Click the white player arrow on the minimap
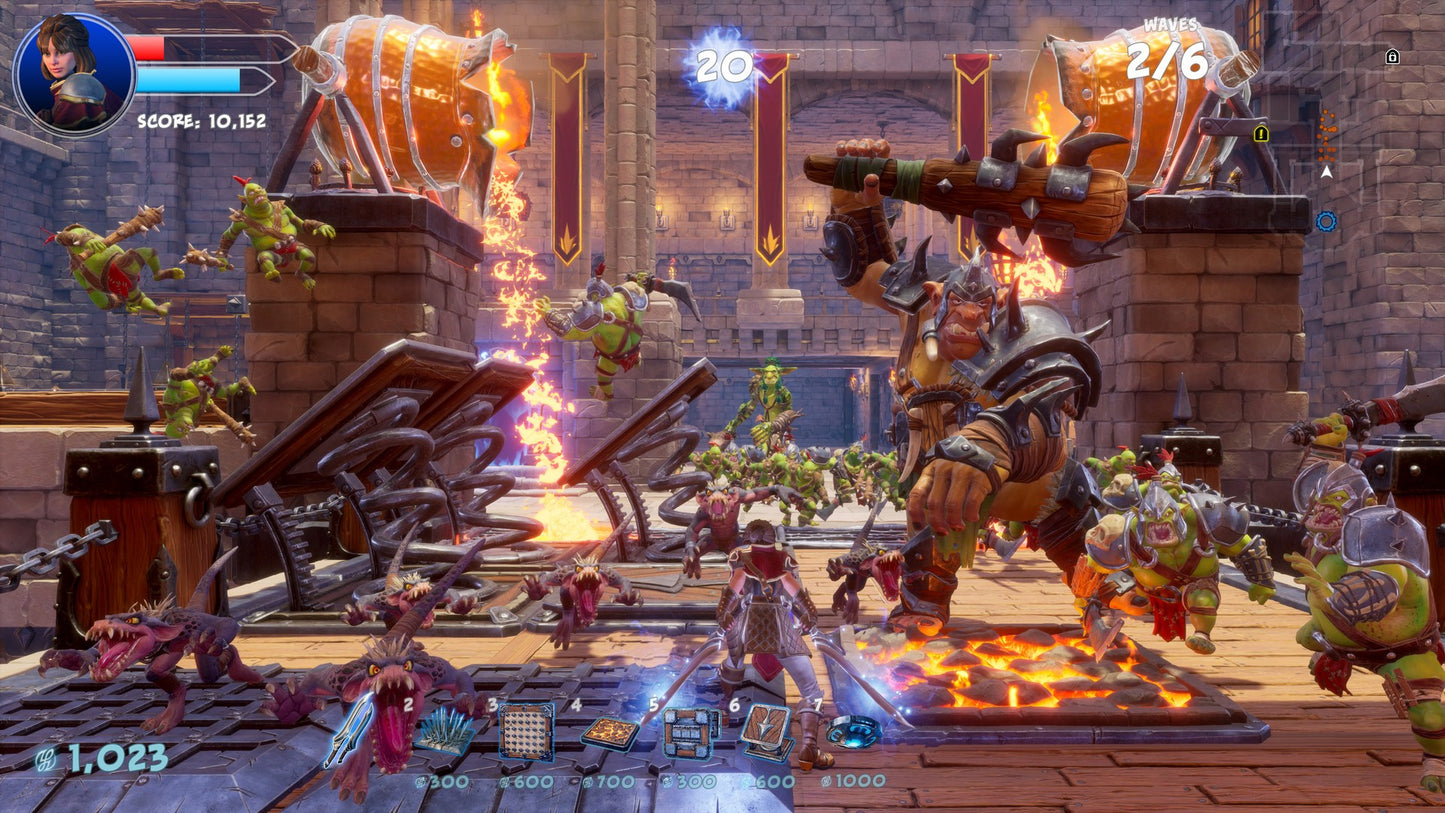1445x813 pixels. (1327, 172)
